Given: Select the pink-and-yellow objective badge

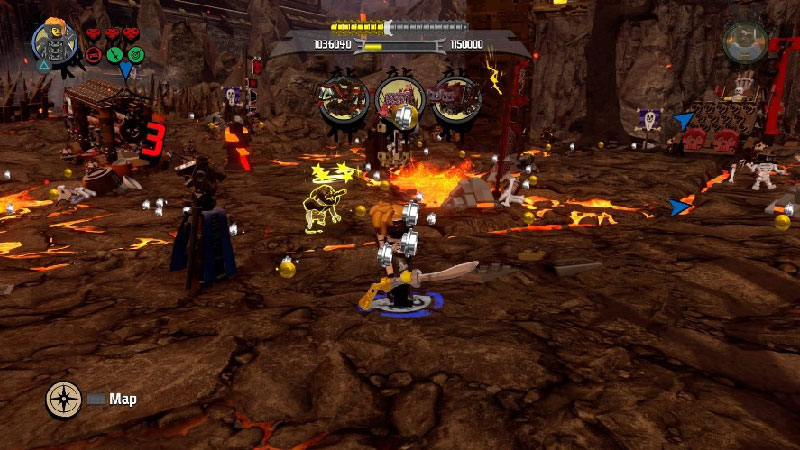Looking at the screenshot, I should point(395,99).
